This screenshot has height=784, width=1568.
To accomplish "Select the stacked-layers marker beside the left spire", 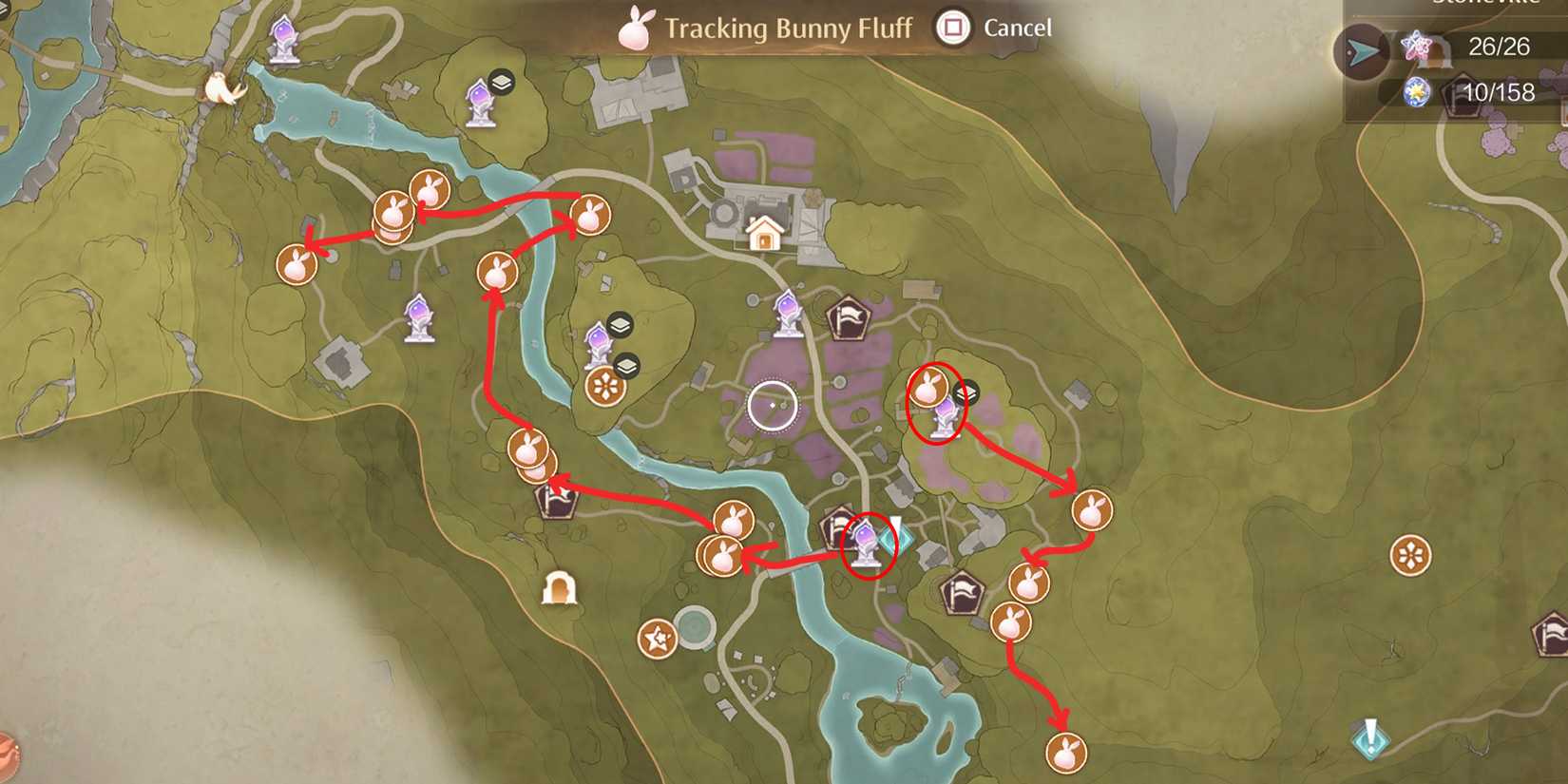I will (501, 83).
